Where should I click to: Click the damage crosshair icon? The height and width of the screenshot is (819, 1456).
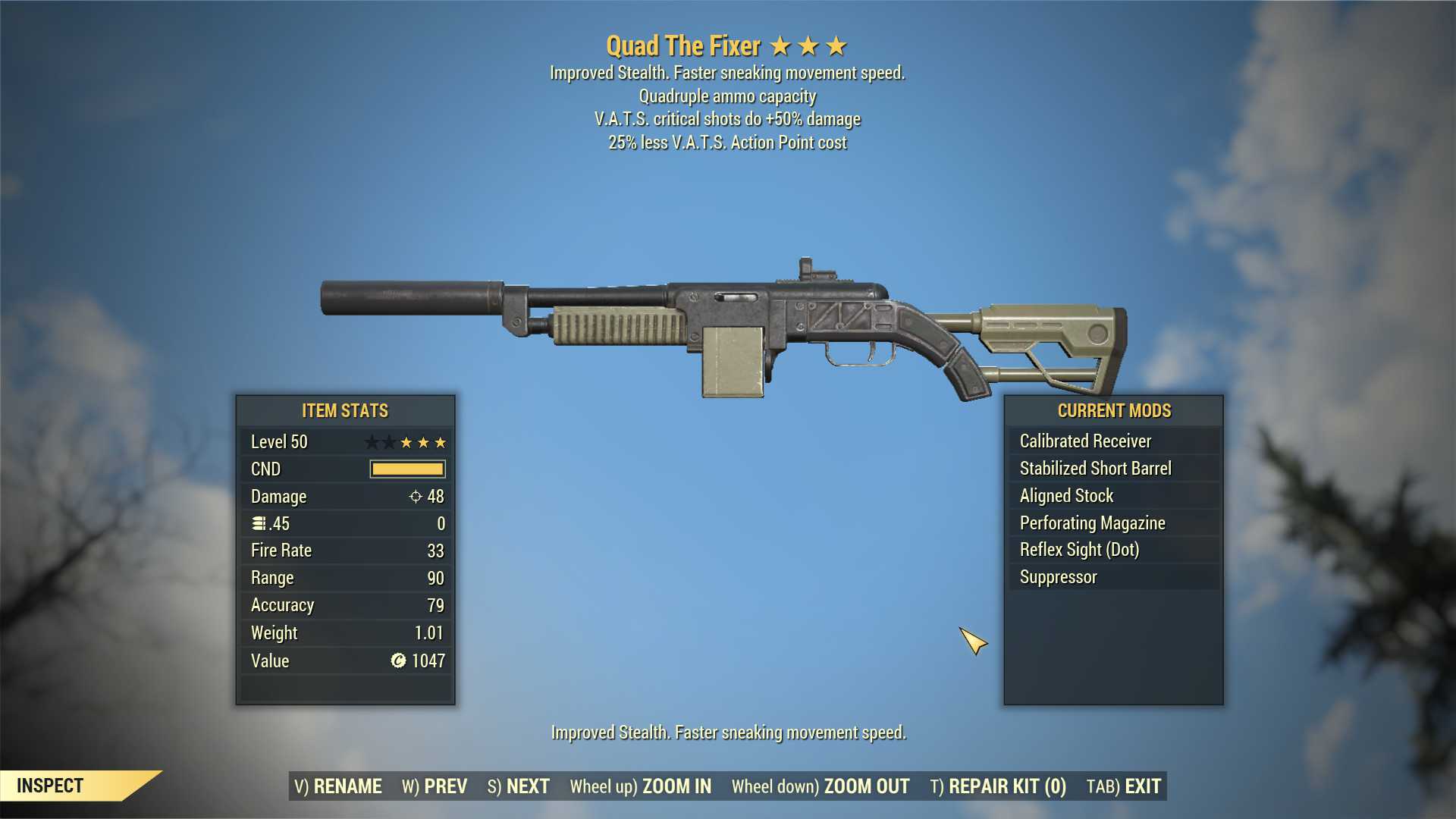coord(414,497)
